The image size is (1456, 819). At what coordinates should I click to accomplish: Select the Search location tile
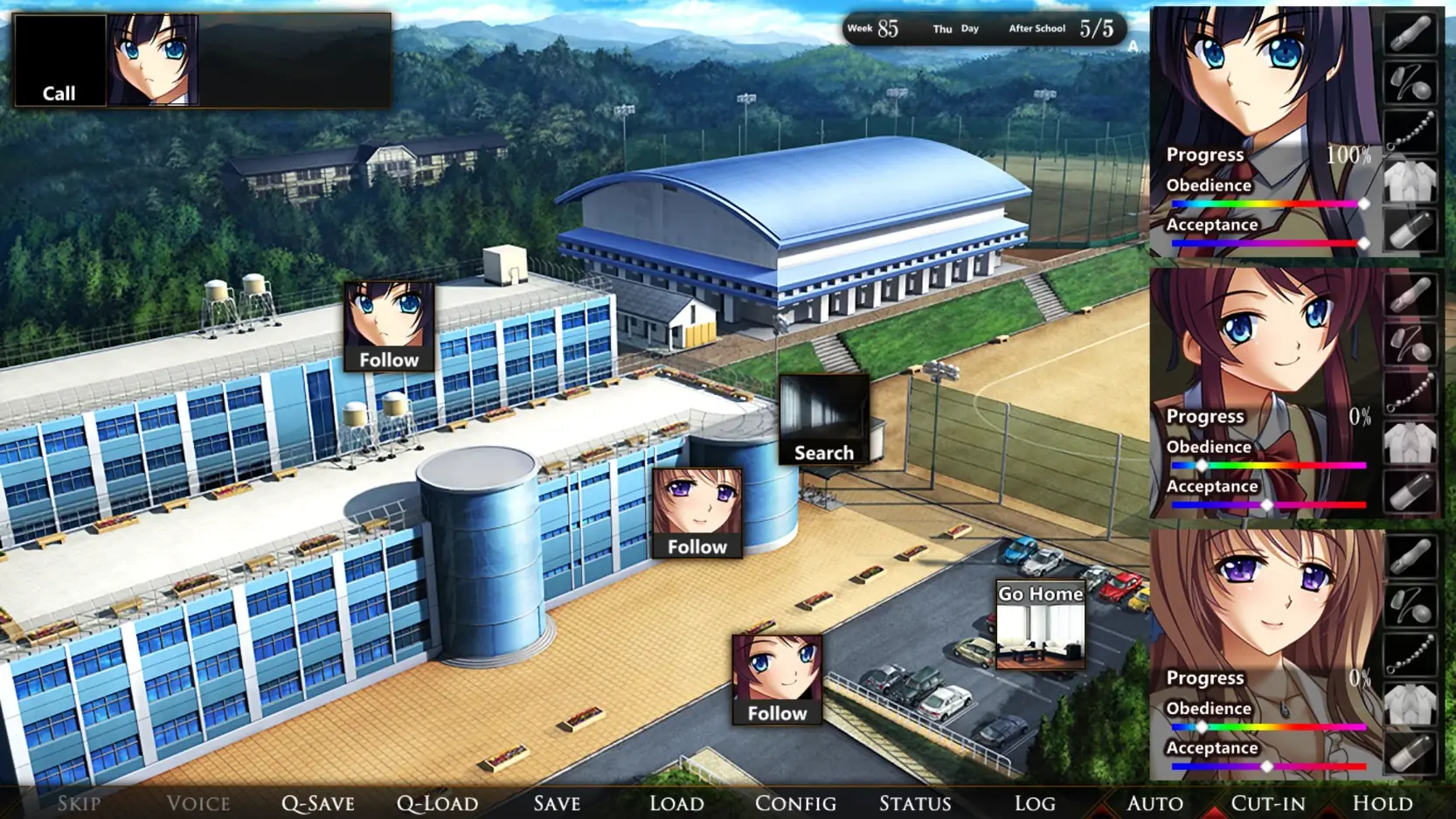pos(823,420)
